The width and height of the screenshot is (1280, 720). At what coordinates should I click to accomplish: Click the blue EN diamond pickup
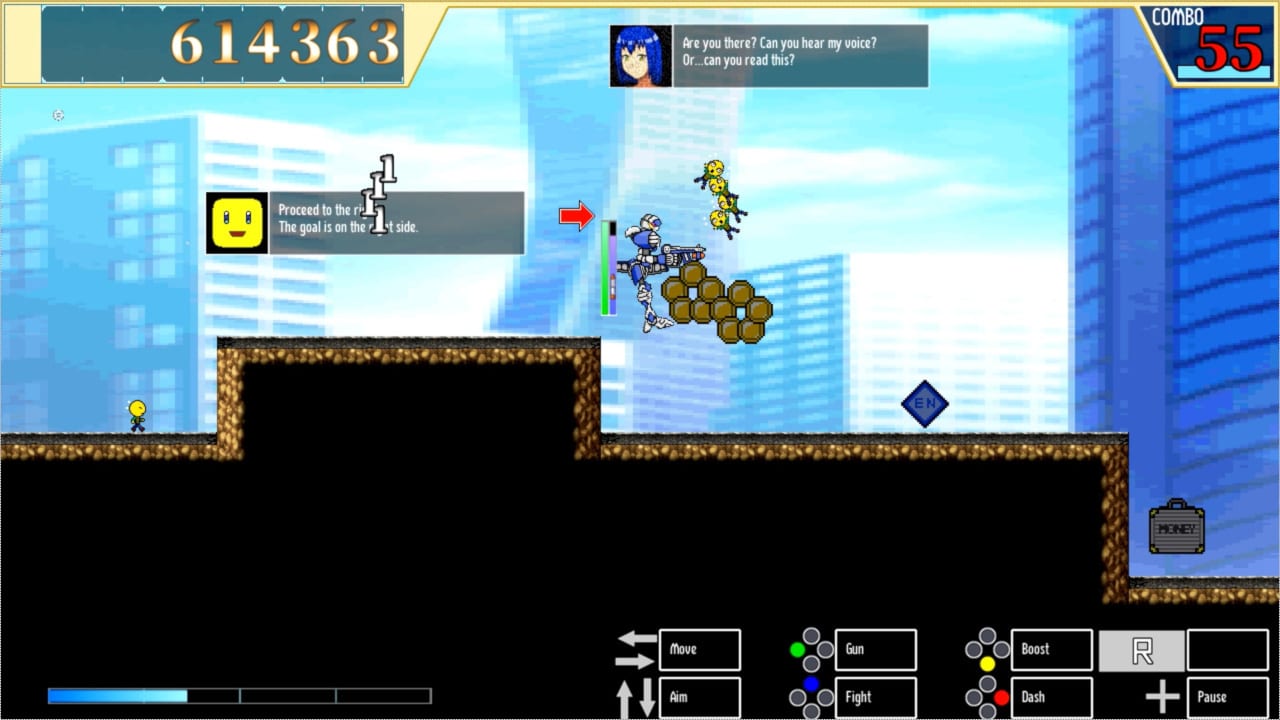pyautogui.click(x=925, y=404)
